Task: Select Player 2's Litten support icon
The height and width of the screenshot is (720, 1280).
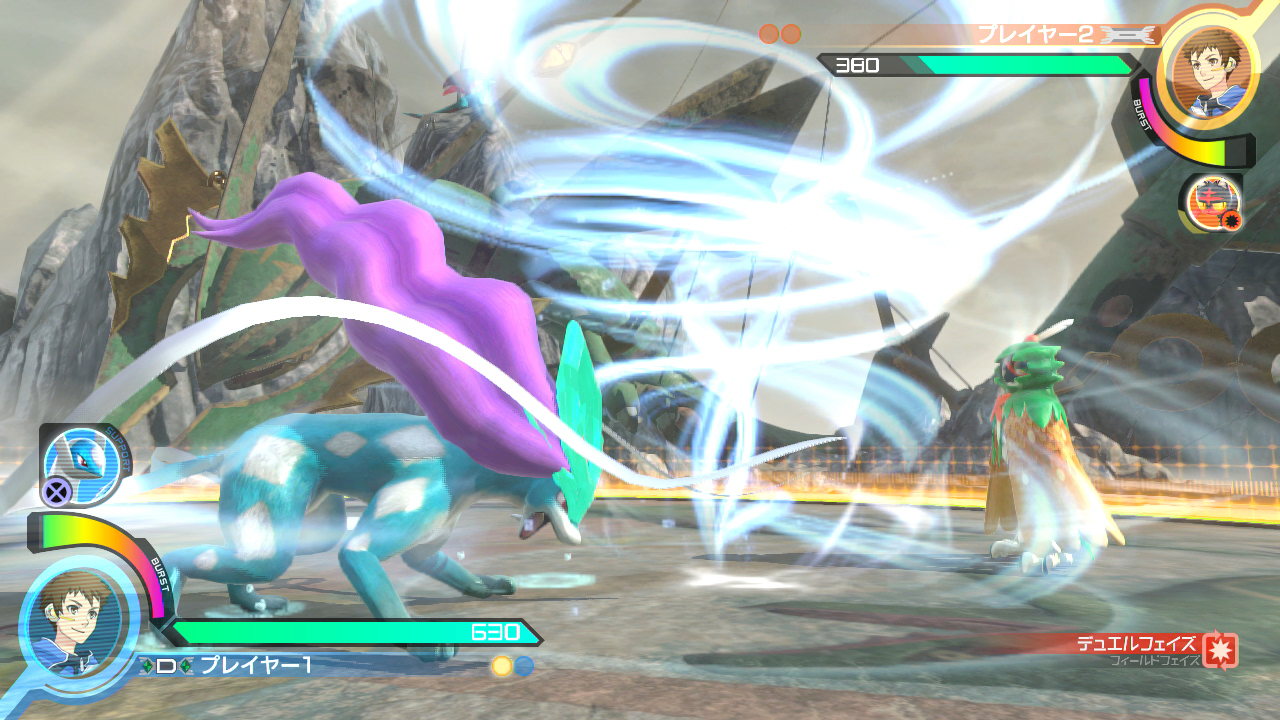Action: pos(1211,202)
